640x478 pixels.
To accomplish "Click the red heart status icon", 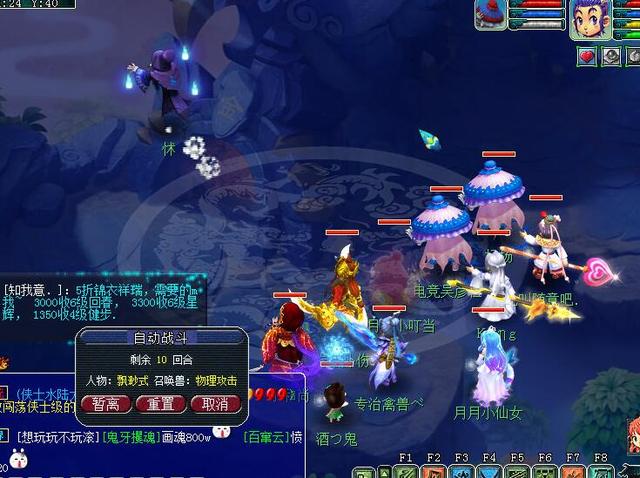I will (x=588, y=56).
